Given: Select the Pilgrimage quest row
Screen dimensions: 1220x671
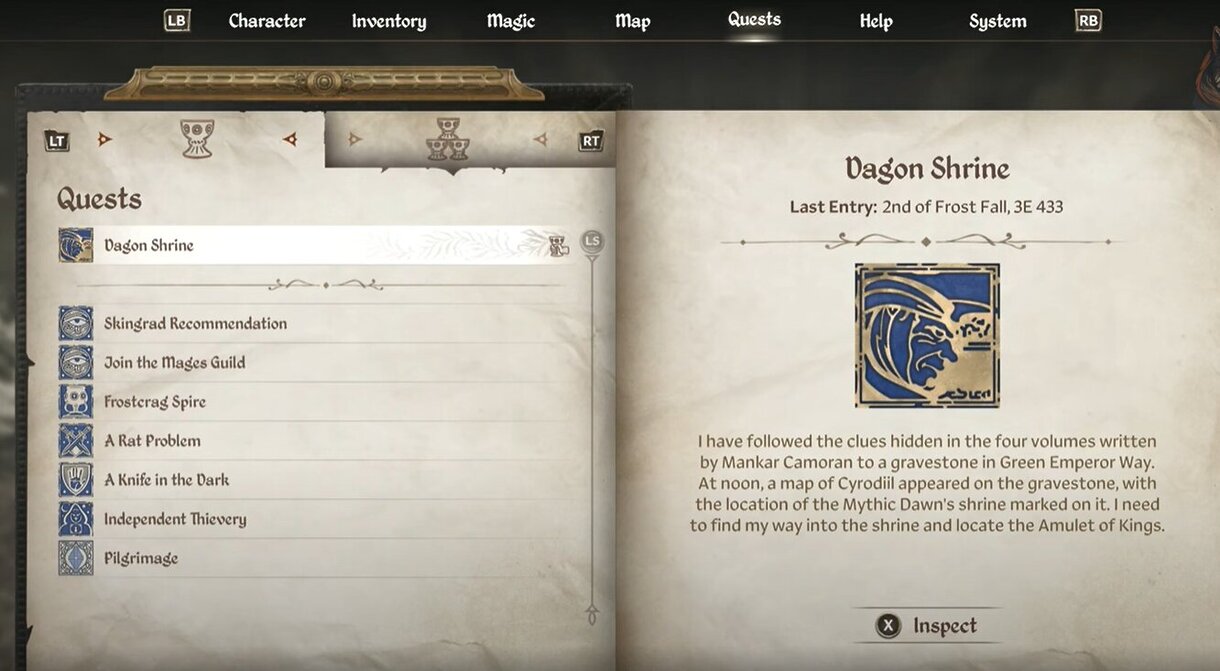Looking at the screenshot, I should pyautogui.click(x=141, y=558).
